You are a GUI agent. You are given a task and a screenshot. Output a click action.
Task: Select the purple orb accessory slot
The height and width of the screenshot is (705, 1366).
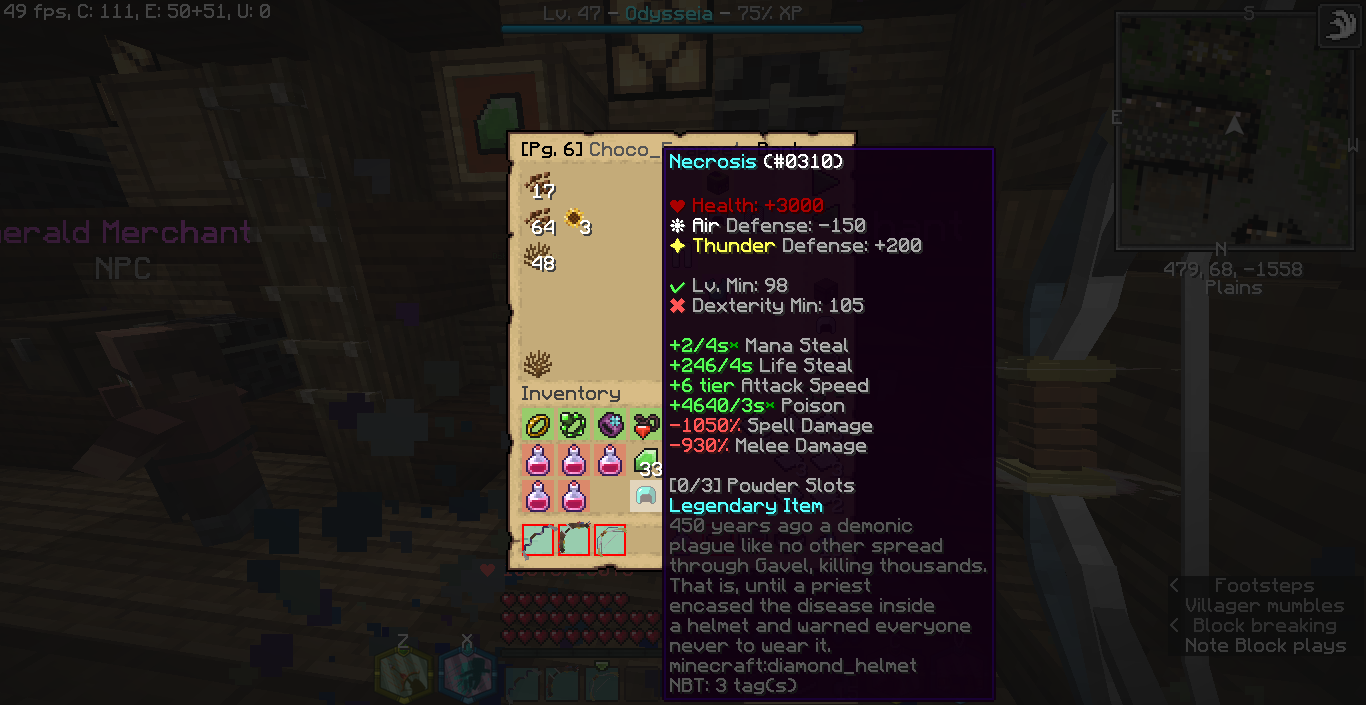click(x=610, y=426)
